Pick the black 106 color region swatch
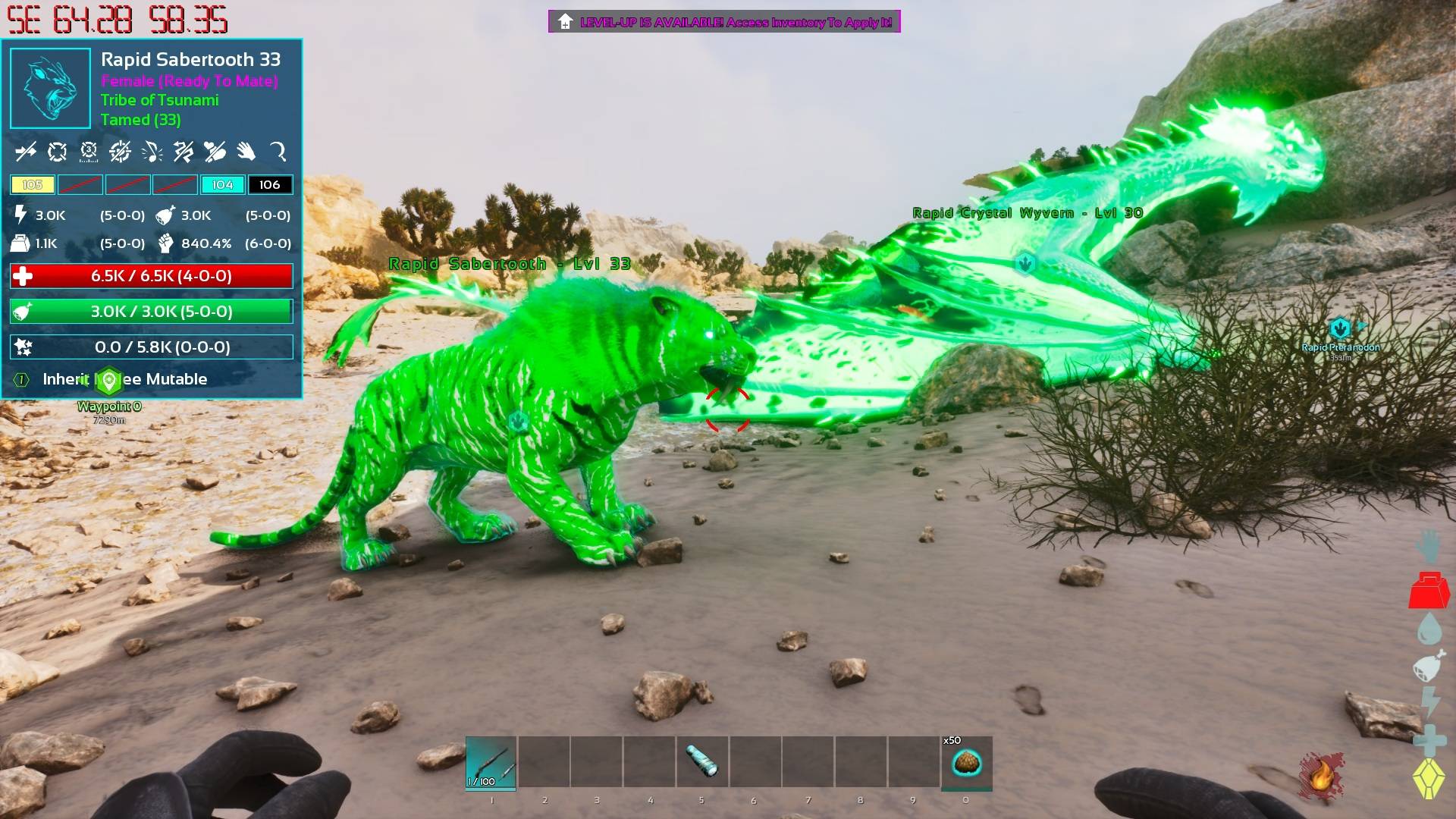 tap(270, 185)
